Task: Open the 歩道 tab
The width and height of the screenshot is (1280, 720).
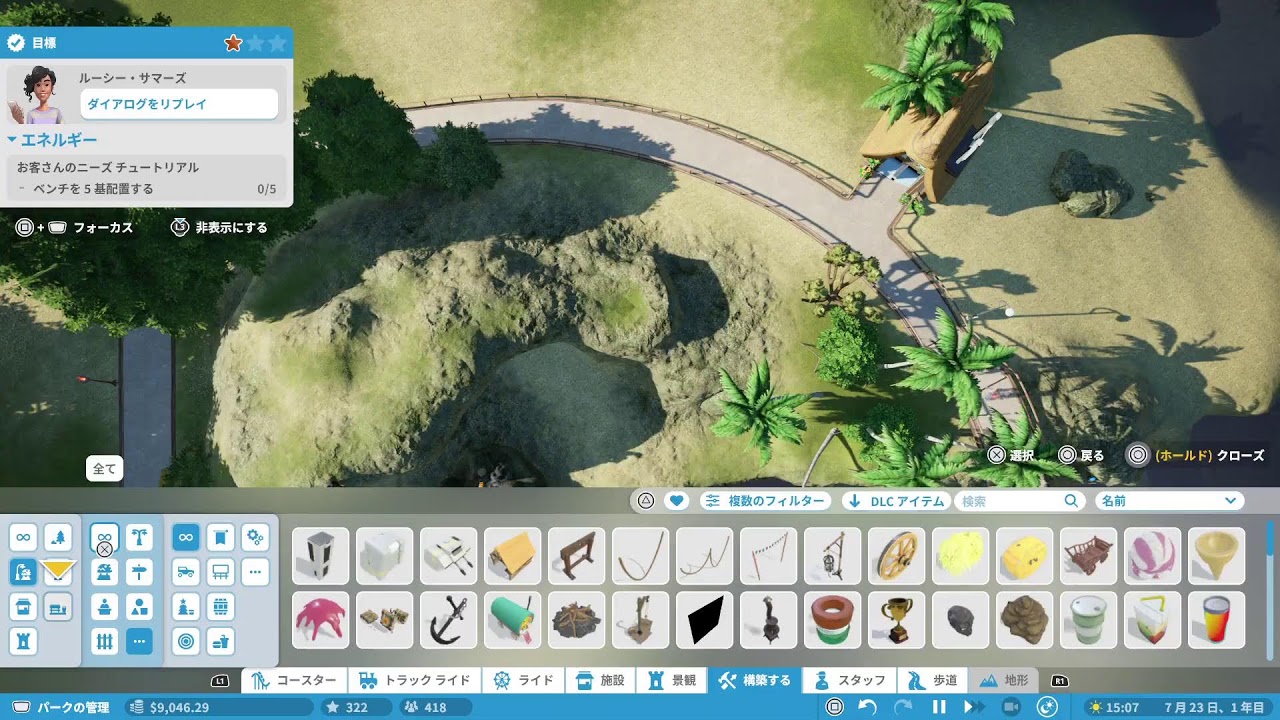Action: click(932, 680)
